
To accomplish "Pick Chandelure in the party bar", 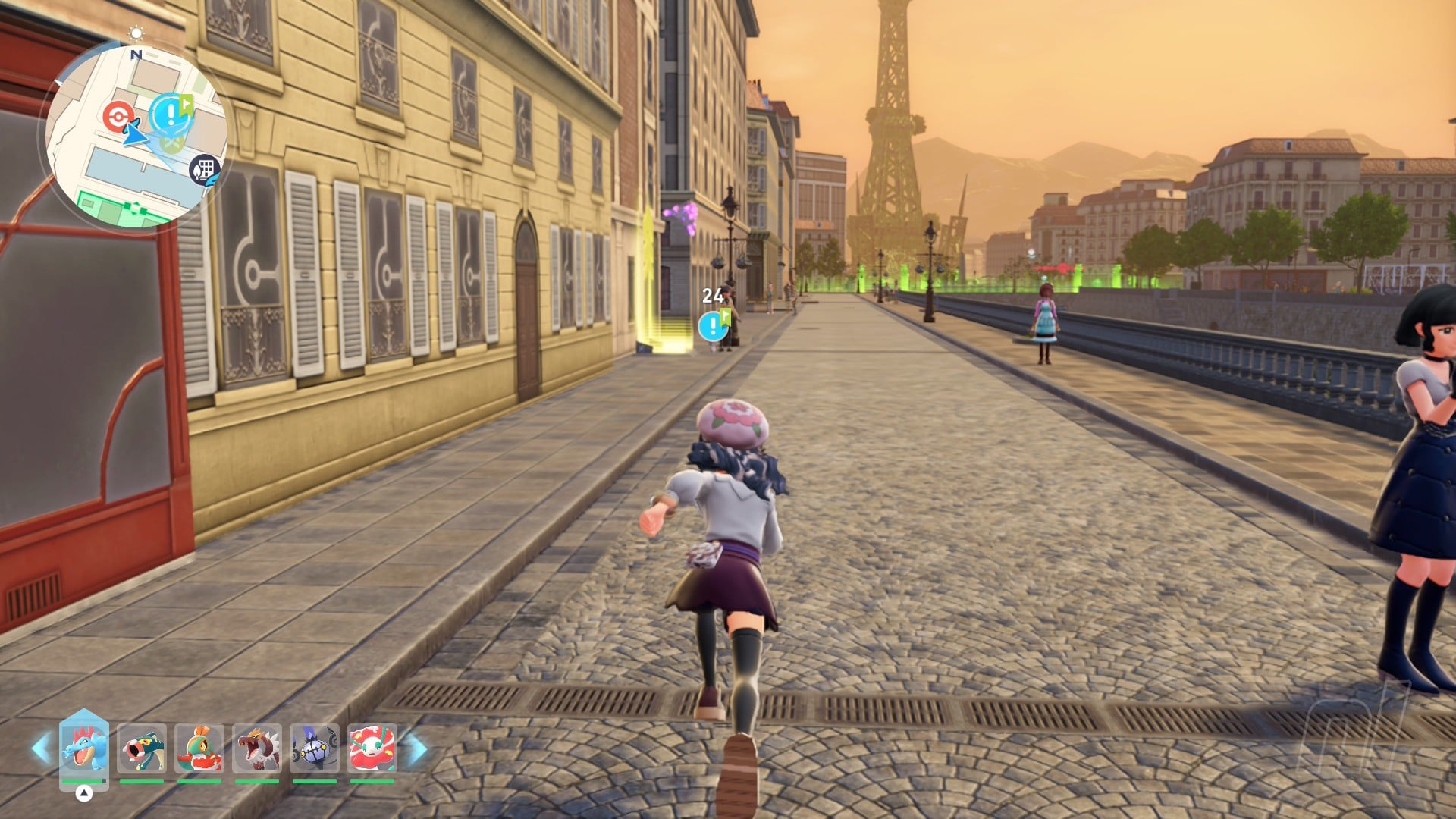I will click(315, 748).
